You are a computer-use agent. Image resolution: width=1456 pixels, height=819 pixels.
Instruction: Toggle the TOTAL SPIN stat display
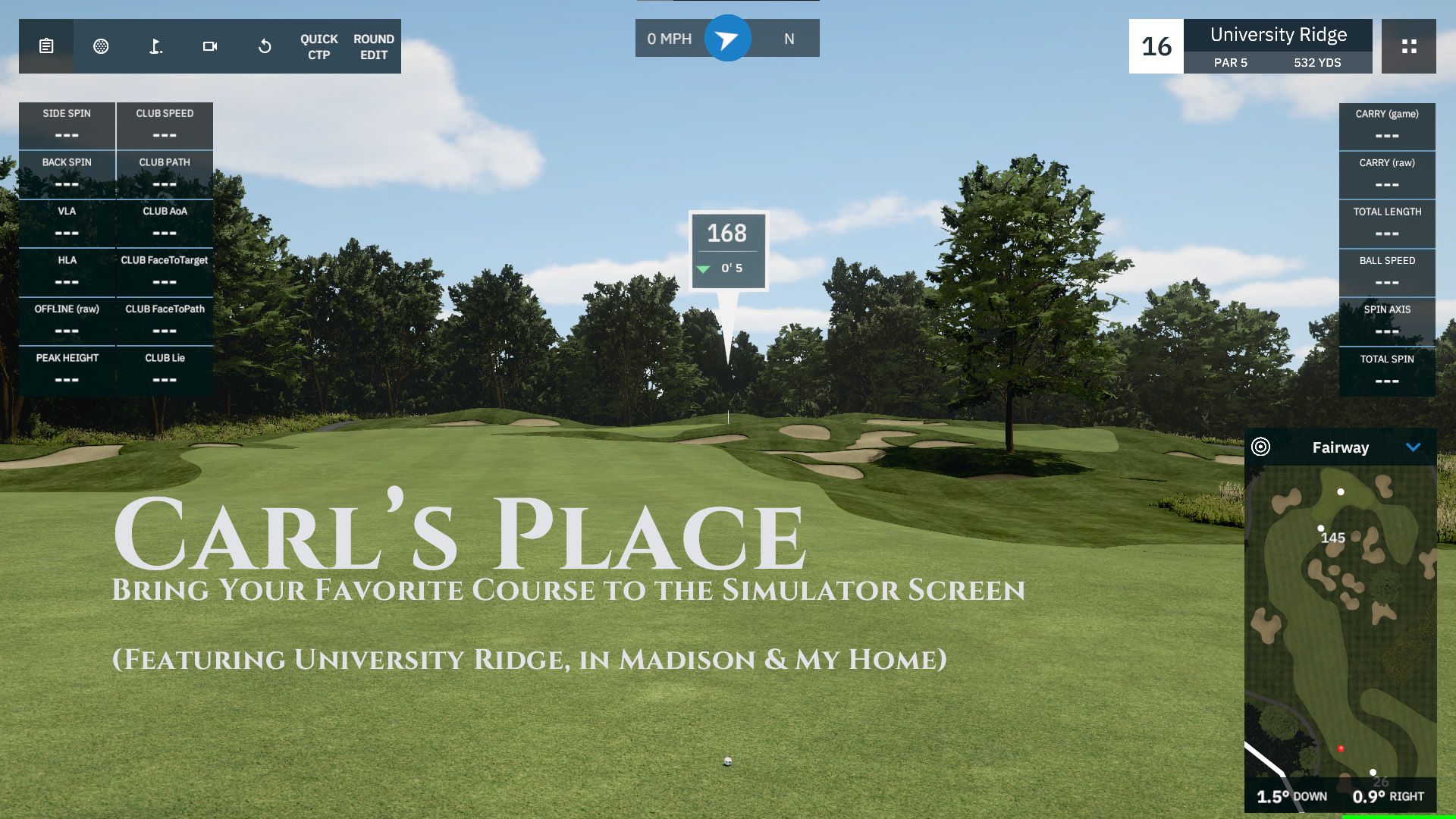(x=1387, y=371)
